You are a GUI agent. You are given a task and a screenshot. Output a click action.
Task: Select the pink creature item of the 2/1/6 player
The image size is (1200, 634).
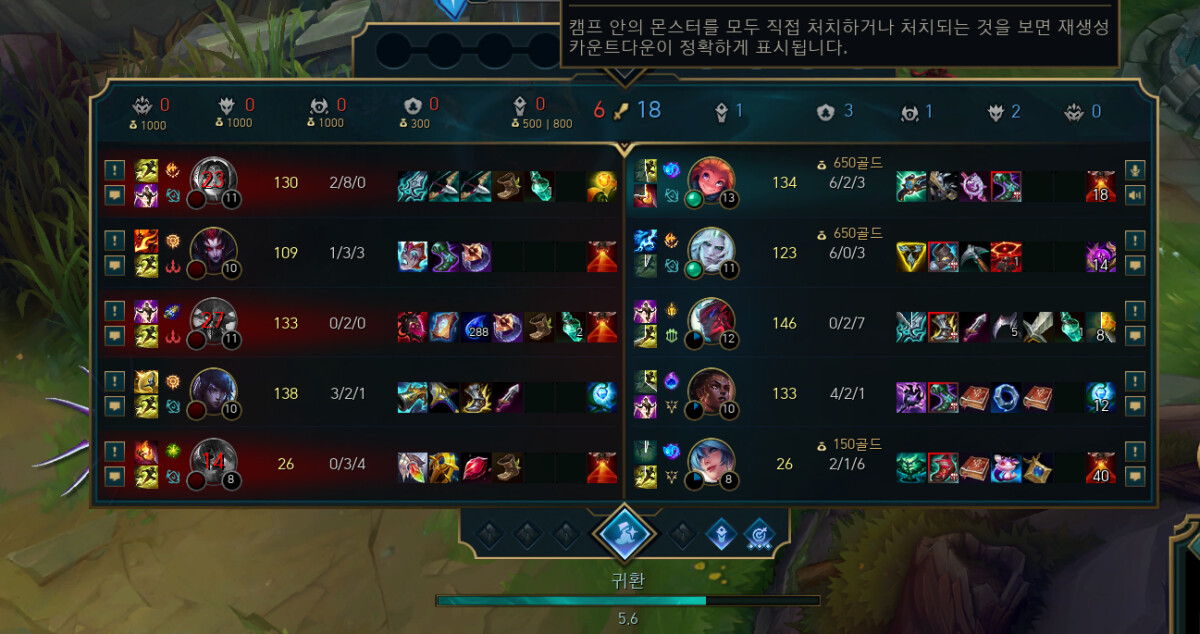point(1007,467)
